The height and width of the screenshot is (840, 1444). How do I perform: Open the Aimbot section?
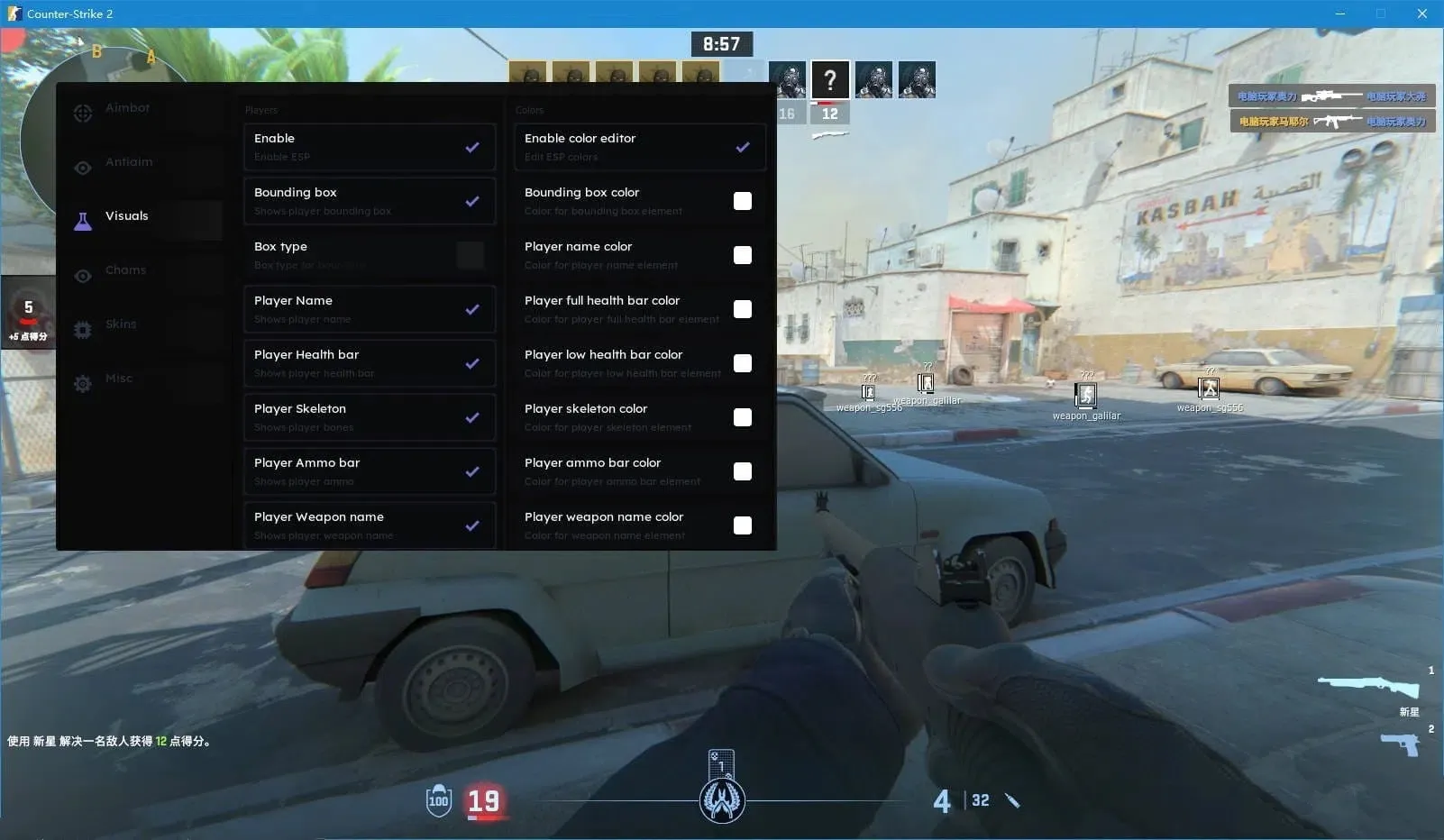[x=127, y=108]
